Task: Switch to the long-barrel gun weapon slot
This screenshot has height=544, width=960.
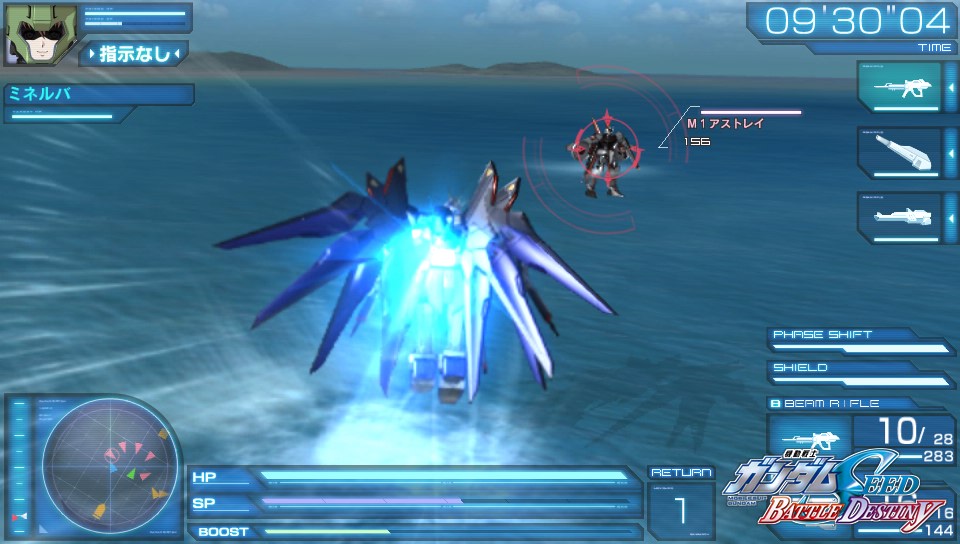Action: (898, 216)
